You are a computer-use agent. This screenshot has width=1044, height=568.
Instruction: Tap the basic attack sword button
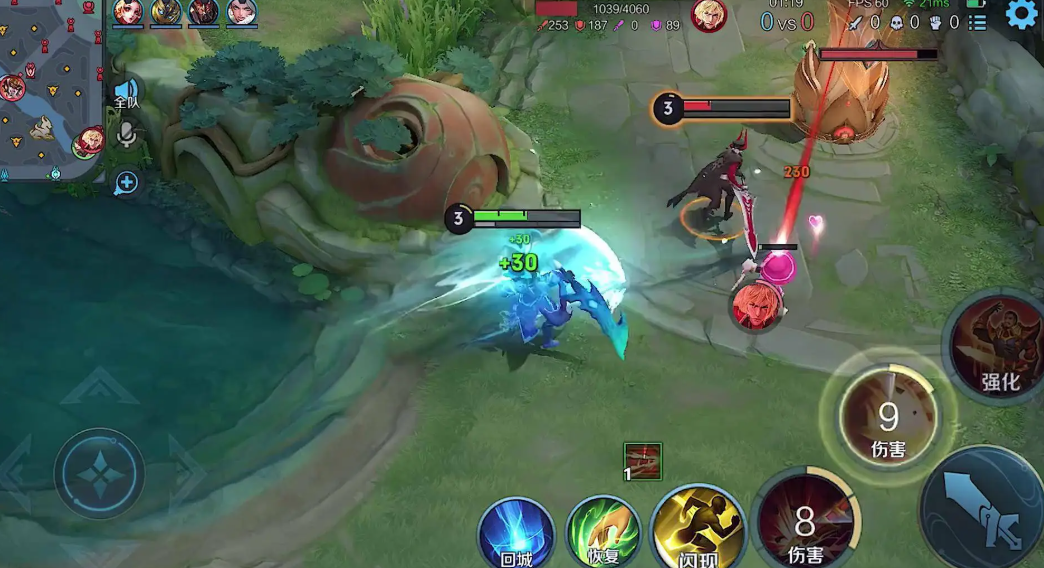click(x=984, y=508)
